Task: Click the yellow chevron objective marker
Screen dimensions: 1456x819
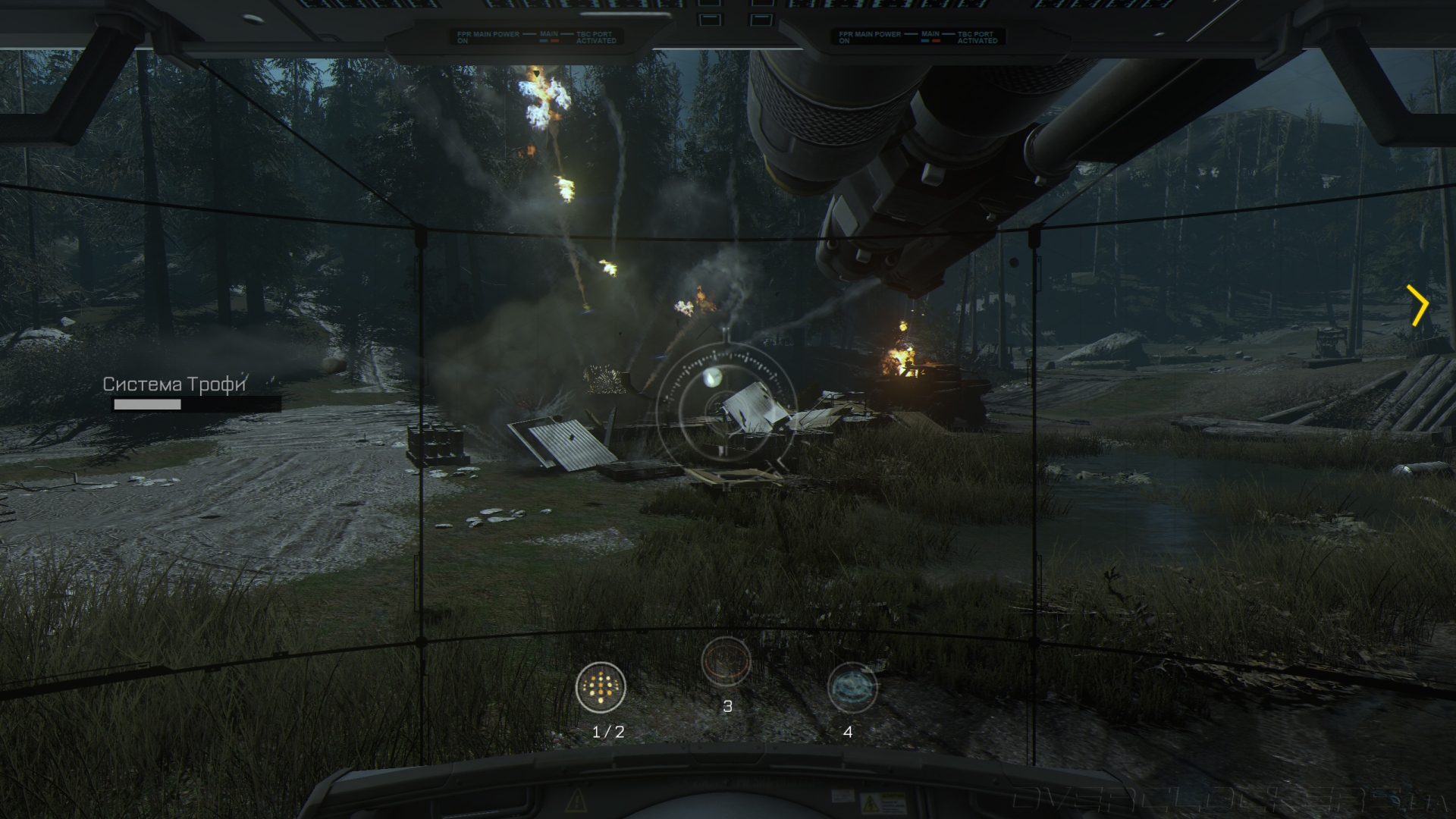Action: (x=1418, y=306)
